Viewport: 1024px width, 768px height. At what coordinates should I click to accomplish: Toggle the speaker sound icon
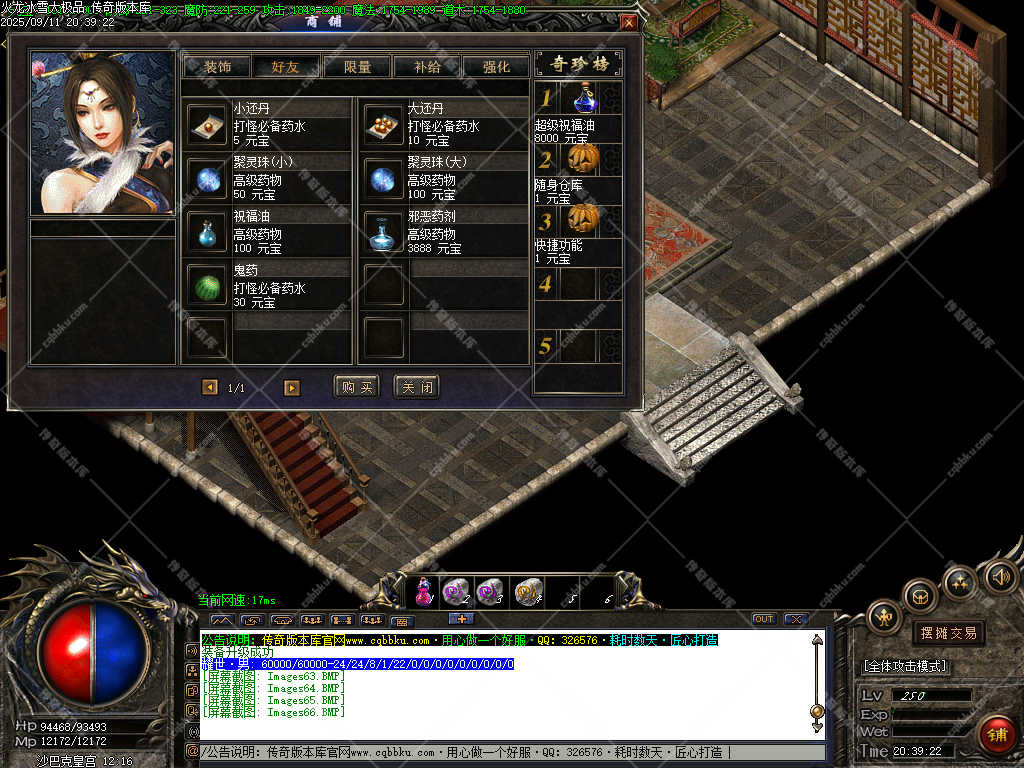pyautogui.click(x=1000, y=576)
